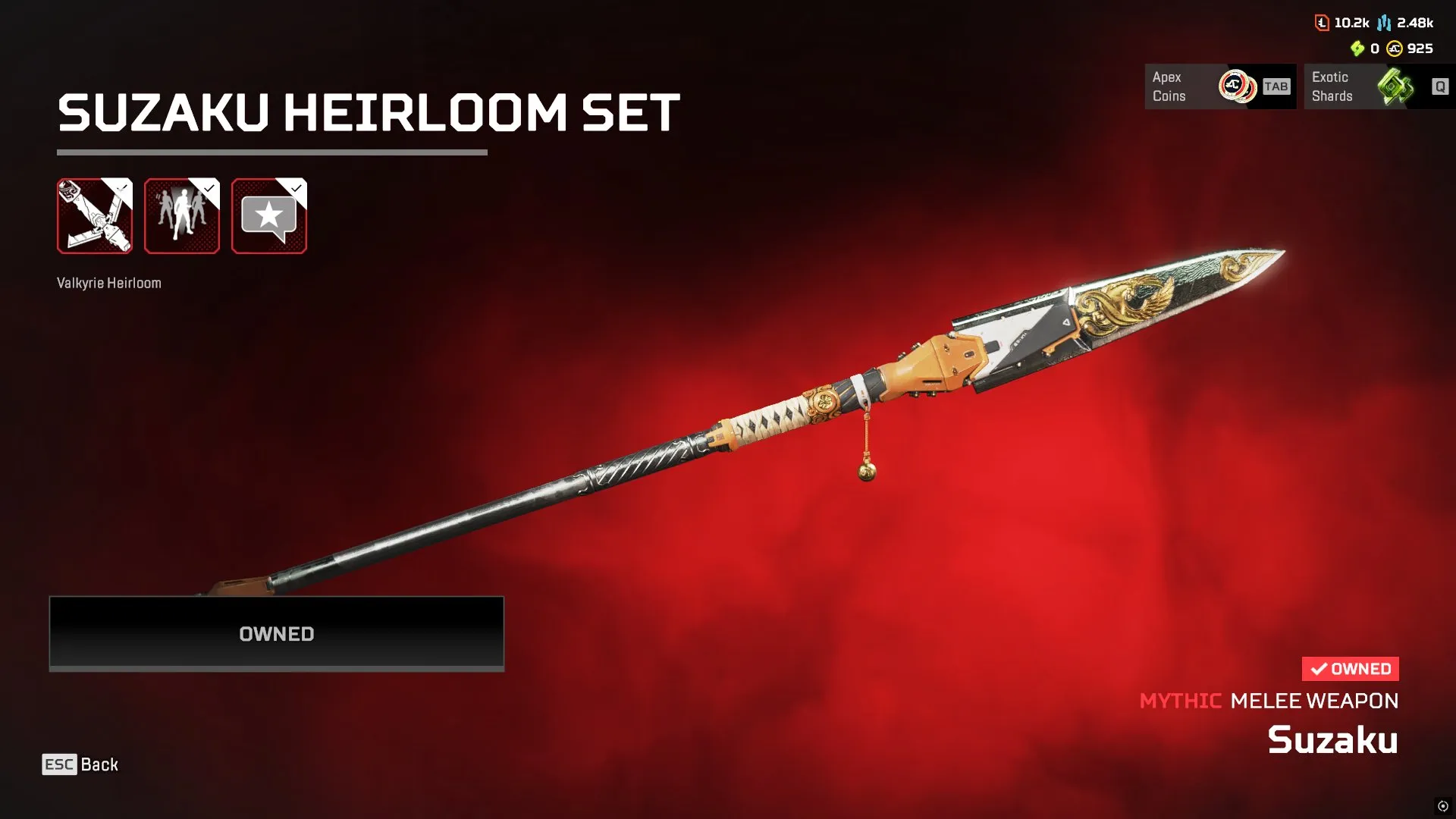Select the coin stack icon on Apex Coins button

1239,86
